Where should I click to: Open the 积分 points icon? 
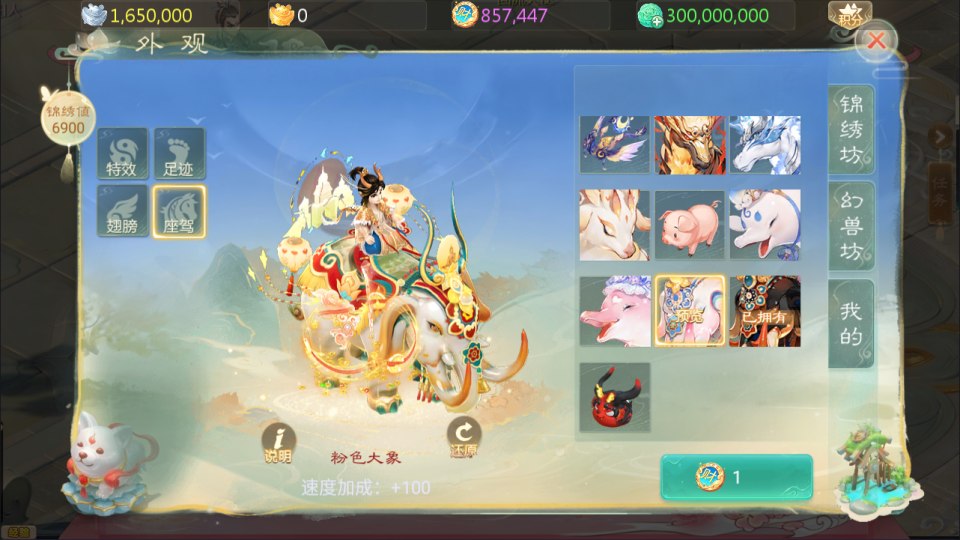click(x=849, y=14)
